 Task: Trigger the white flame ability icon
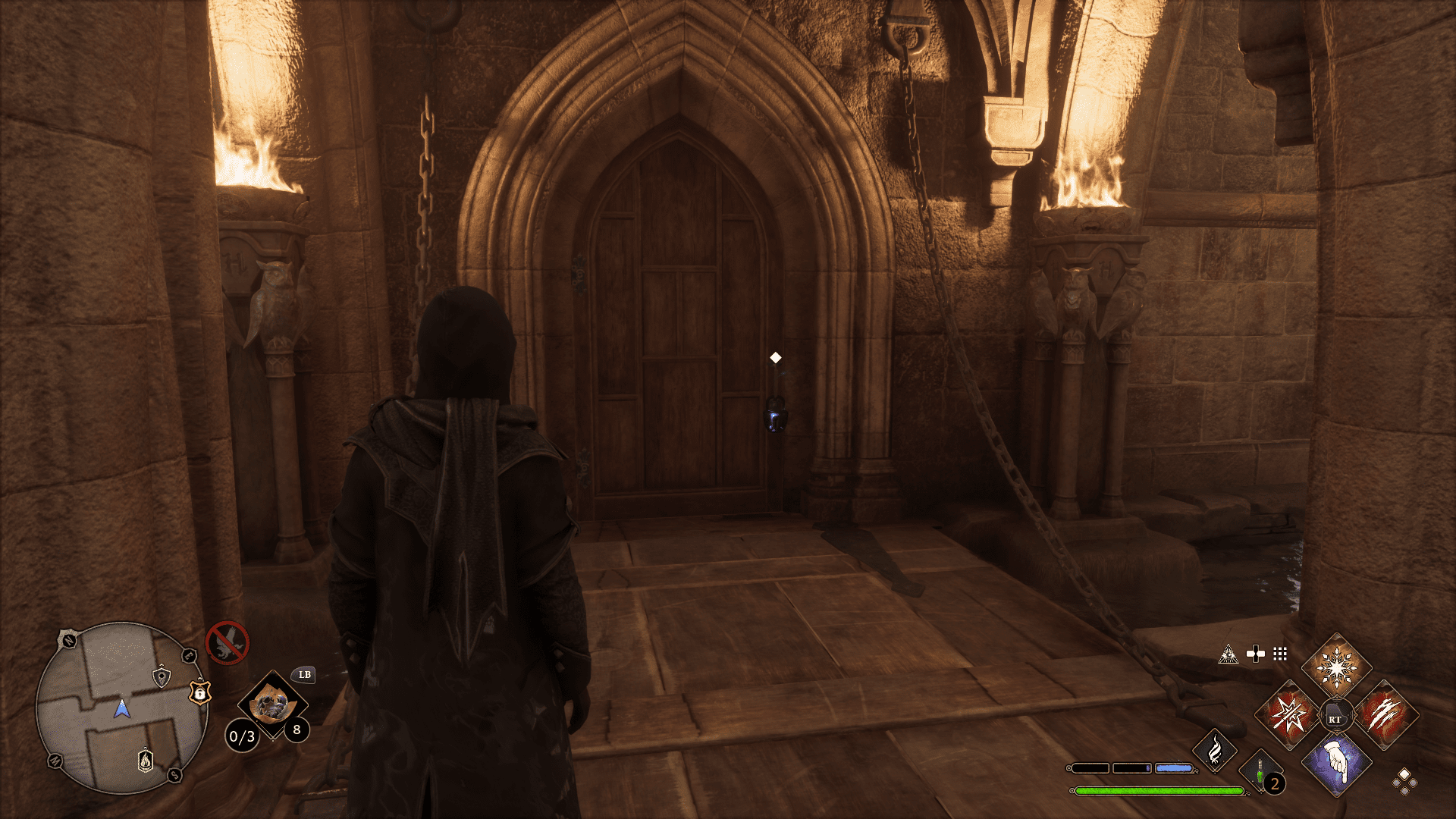[x=1215, y=750]
